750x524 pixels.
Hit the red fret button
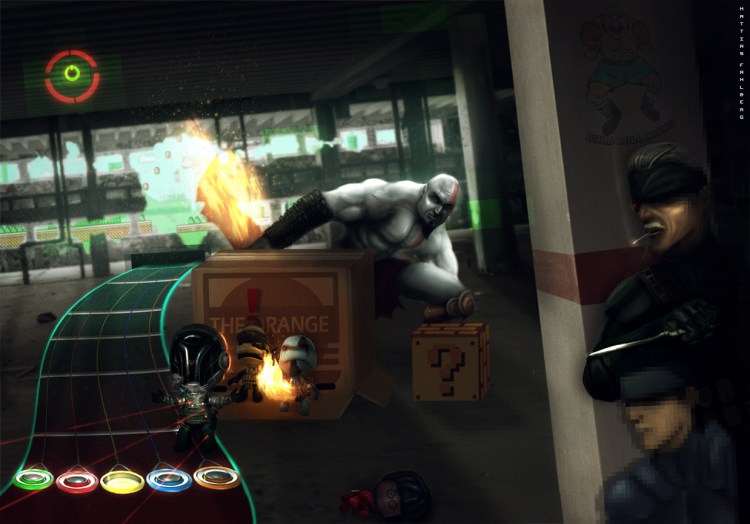pos(77,482)
